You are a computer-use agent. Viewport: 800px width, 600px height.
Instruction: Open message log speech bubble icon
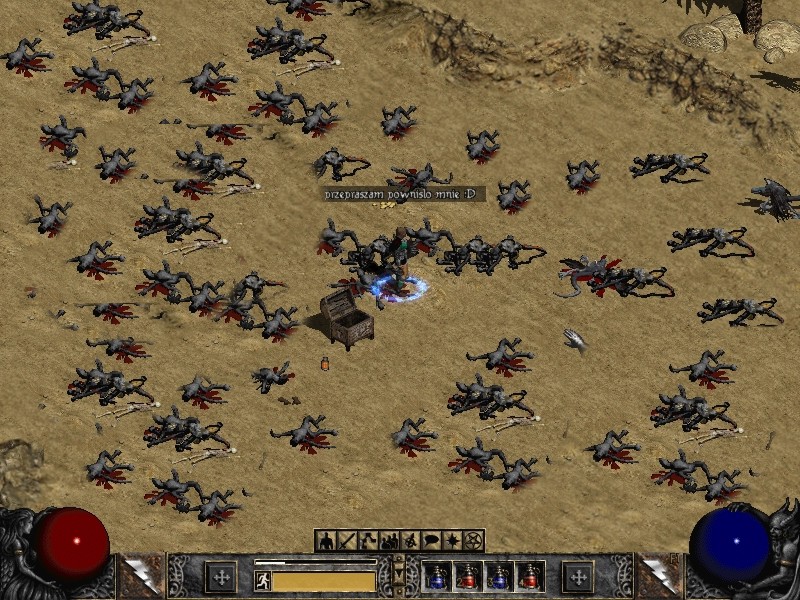point(431,541)
